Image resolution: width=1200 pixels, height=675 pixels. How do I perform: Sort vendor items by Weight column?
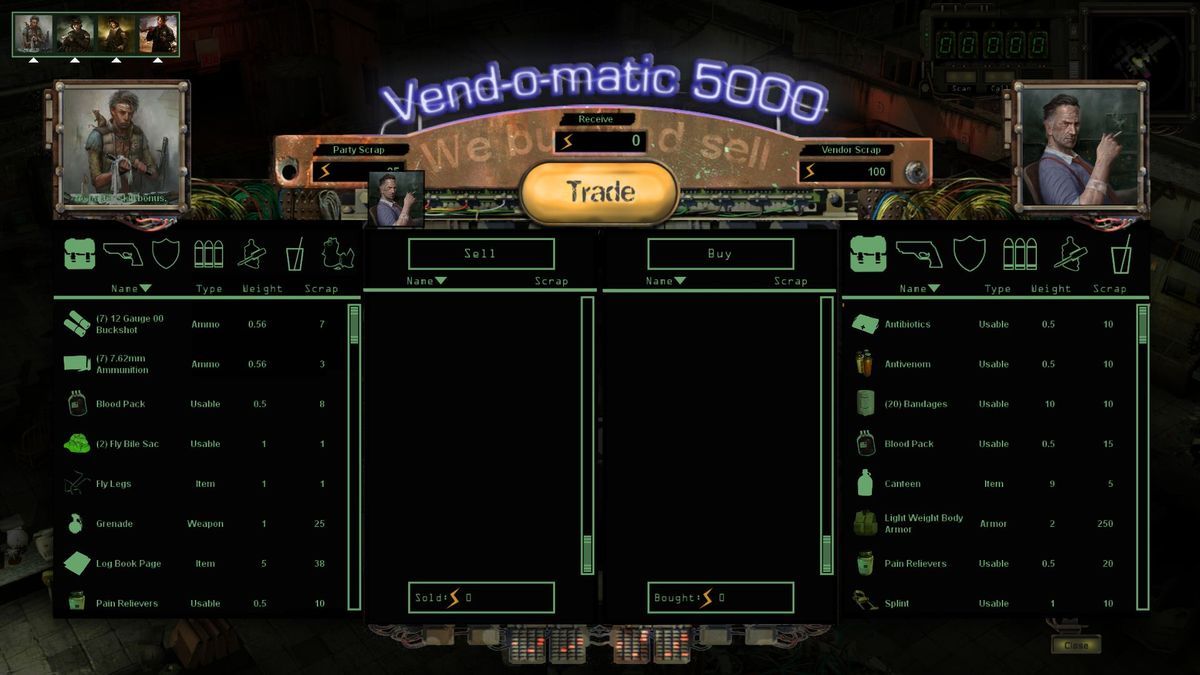(1050, 289)
